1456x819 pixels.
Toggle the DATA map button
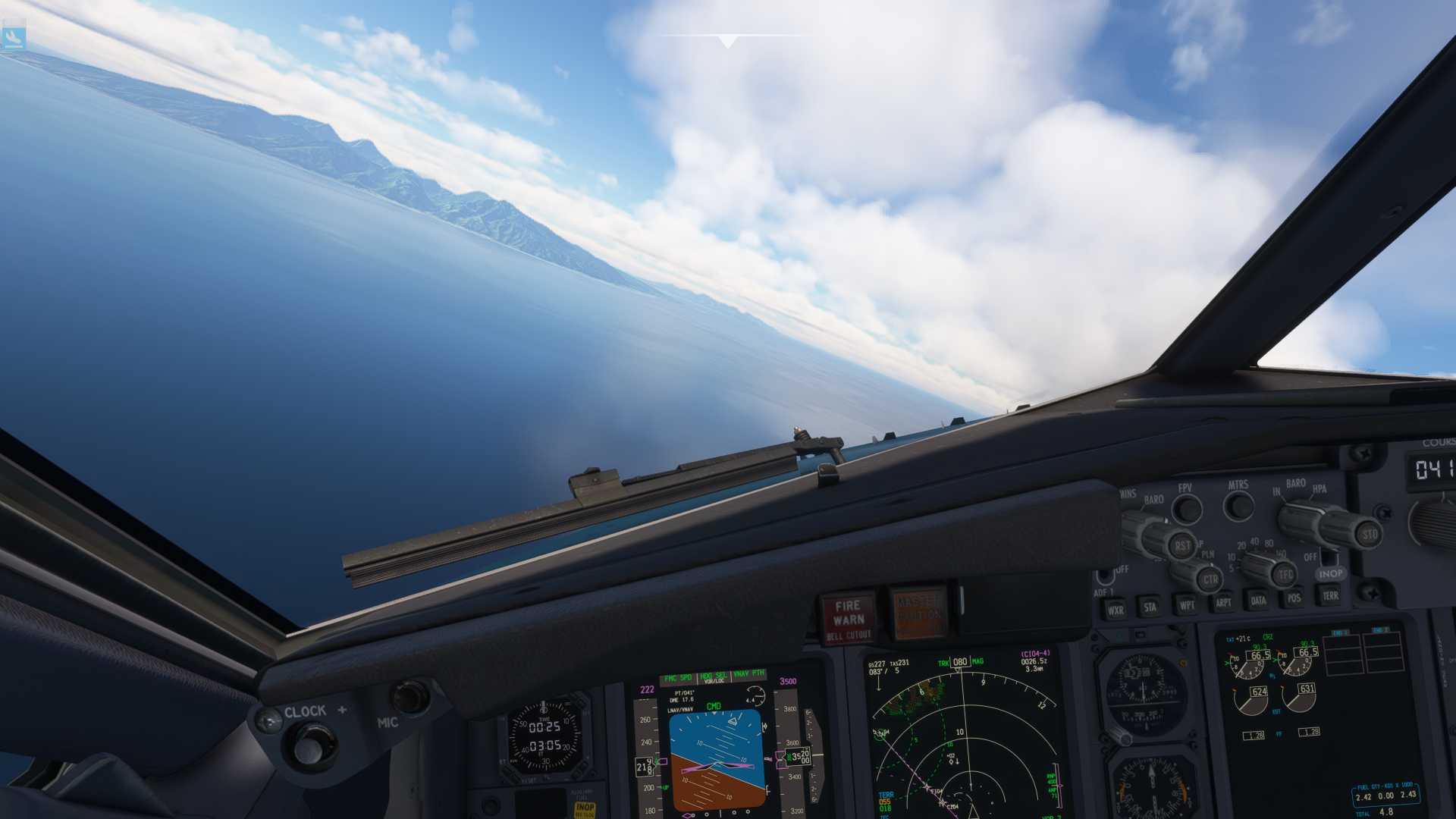1258,601
